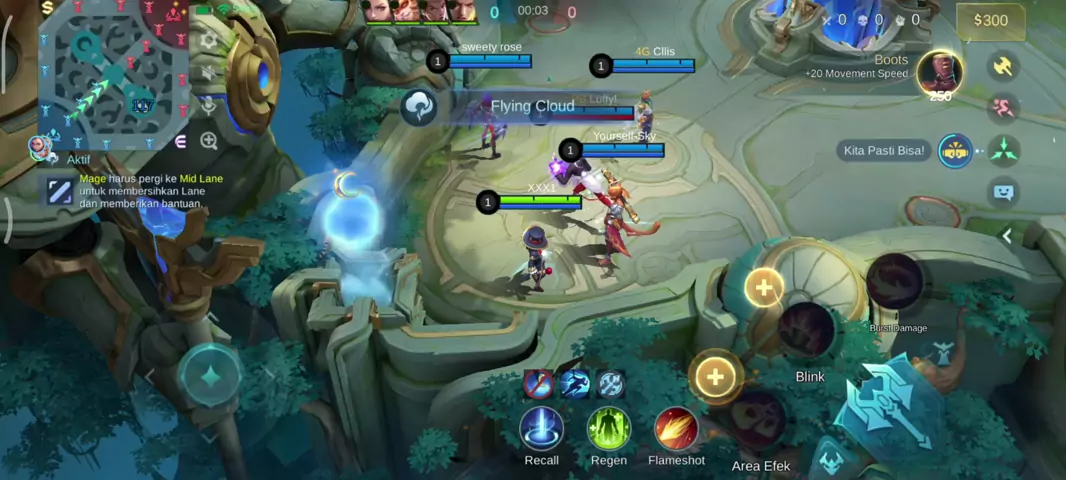Open the chat bubble quick-chat menu
Image resolution: width=1066 pixels, height=480 pixels.
click(1004, 192)
